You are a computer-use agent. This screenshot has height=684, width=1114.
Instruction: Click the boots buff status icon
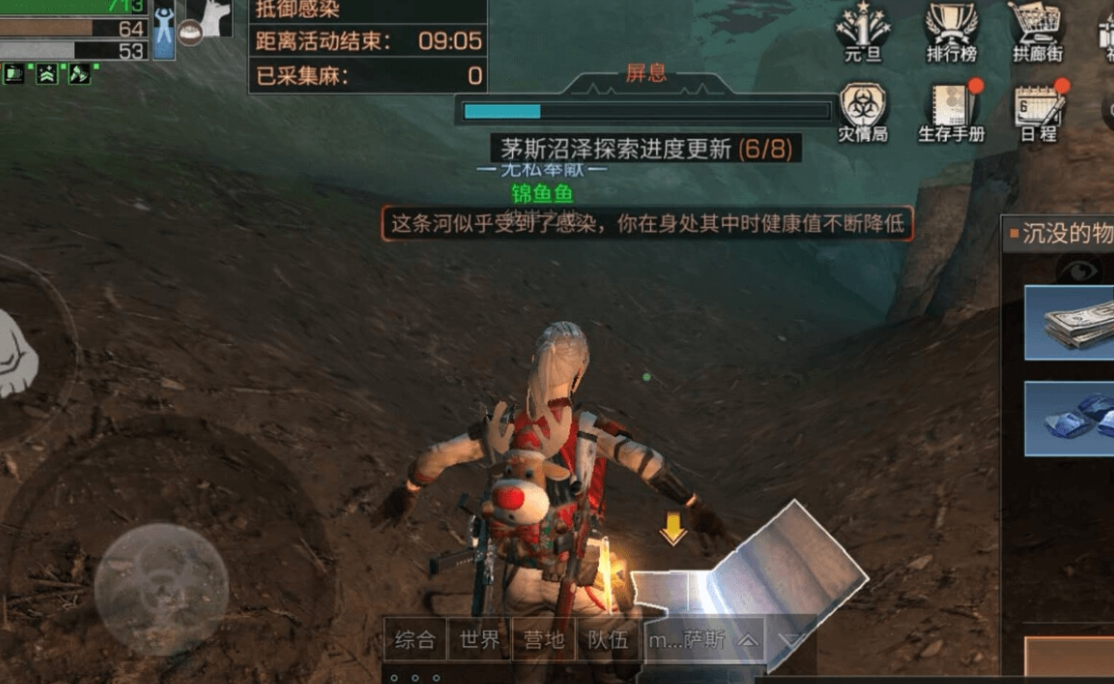pyautogui.click(x=79, y=73)
